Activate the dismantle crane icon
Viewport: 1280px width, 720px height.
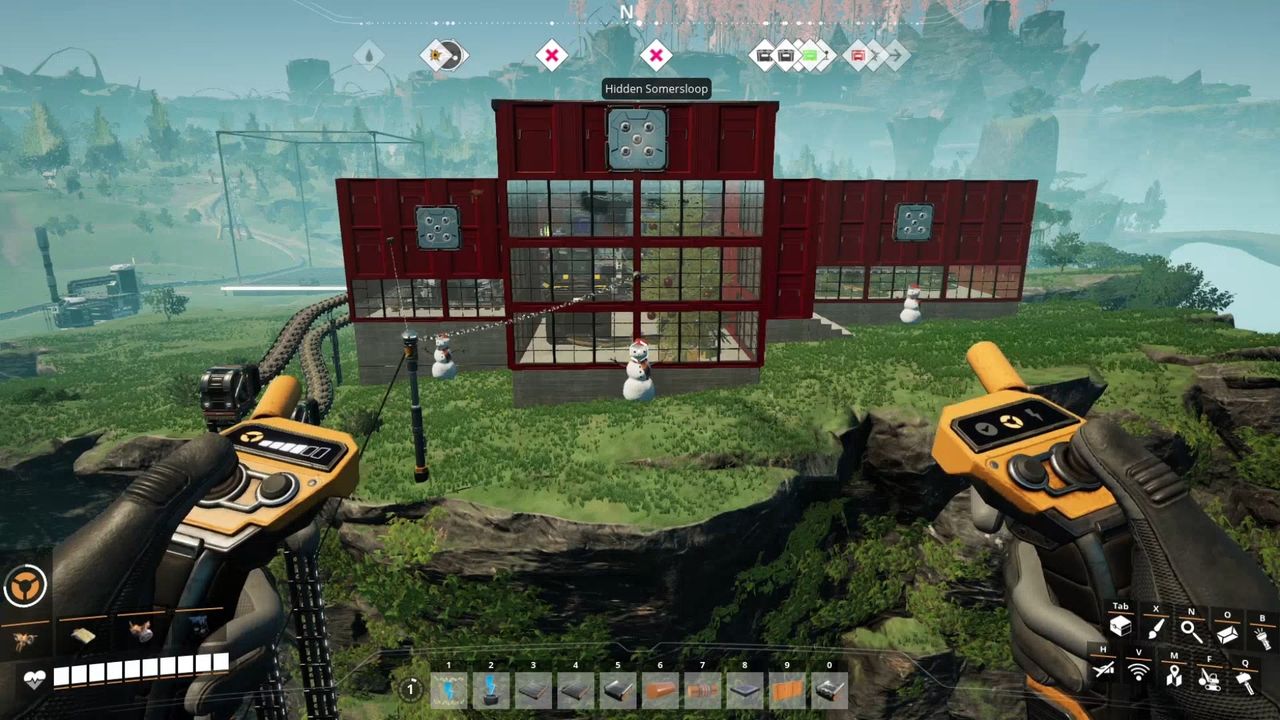click(1210, 679)
